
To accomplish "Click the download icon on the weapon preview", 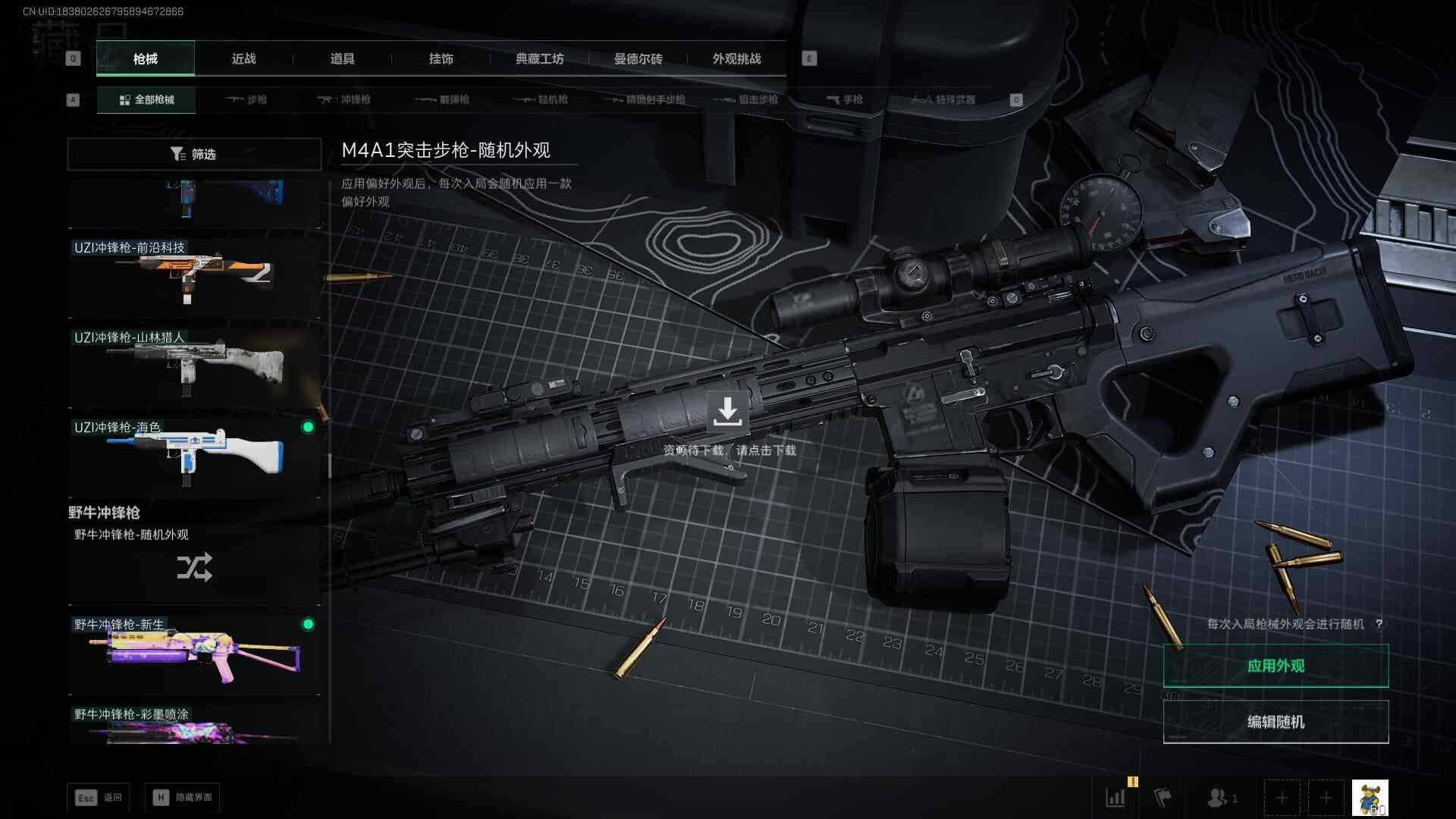I will [x=727, y=411].
